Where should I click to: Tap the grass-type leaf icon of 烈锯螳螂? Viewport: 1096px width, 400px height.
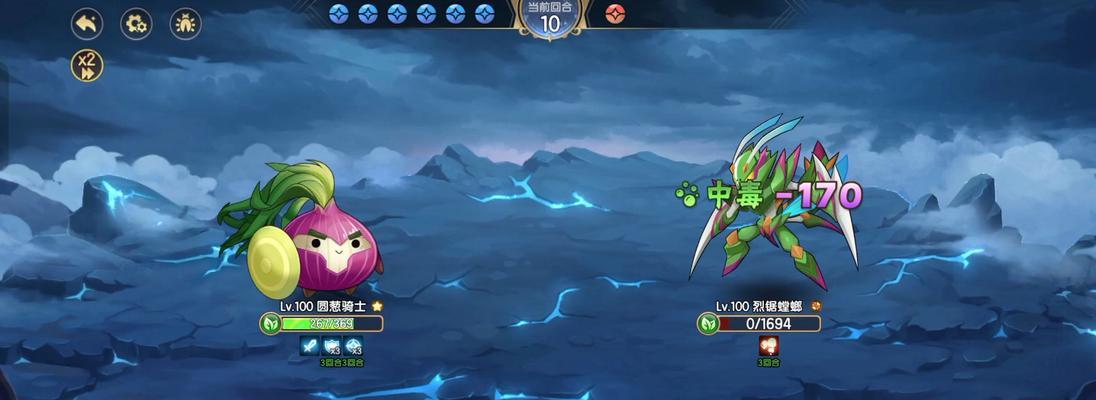(708, 323)
